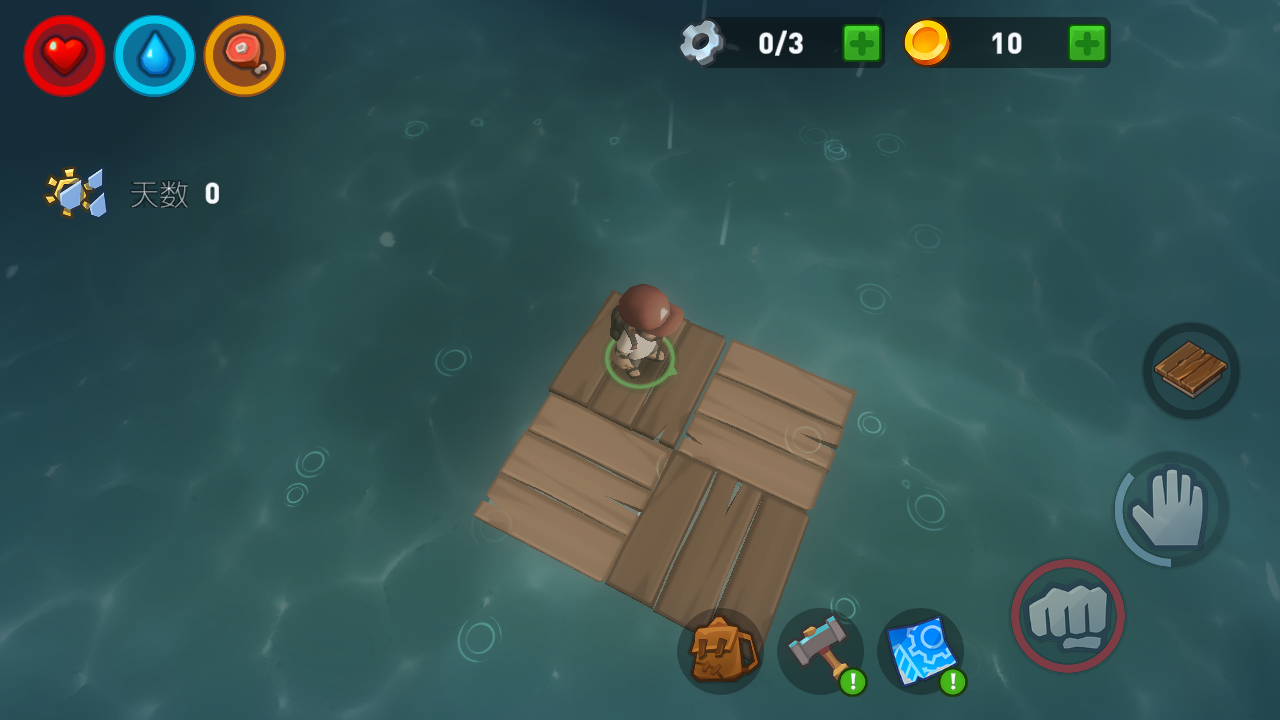Select the blue water drop thirst icon
Viewport: 1280px width, 720px height.
[x=155, y=56]
